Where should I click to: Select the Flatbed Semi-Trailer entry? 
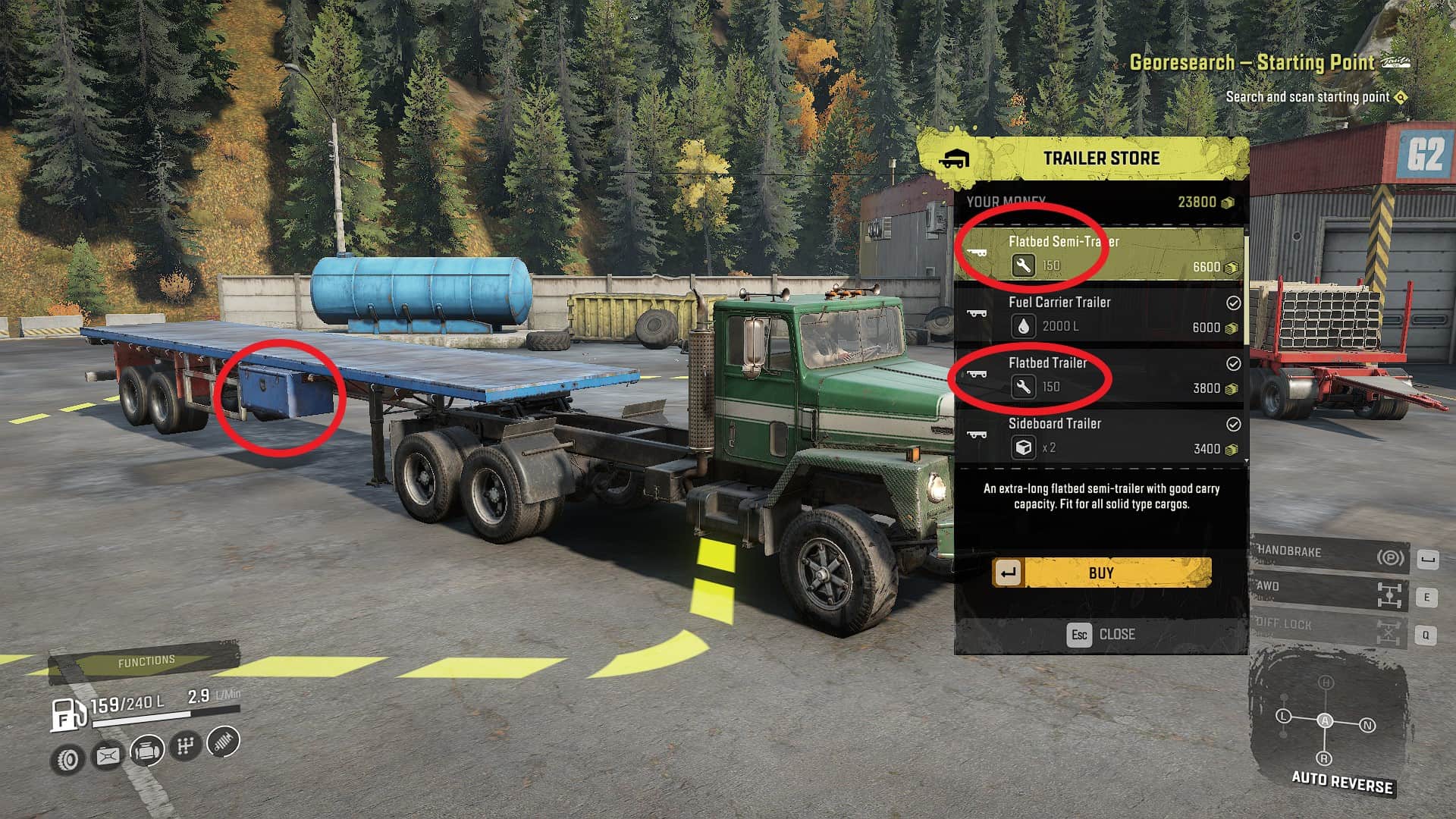point(1100,254)
